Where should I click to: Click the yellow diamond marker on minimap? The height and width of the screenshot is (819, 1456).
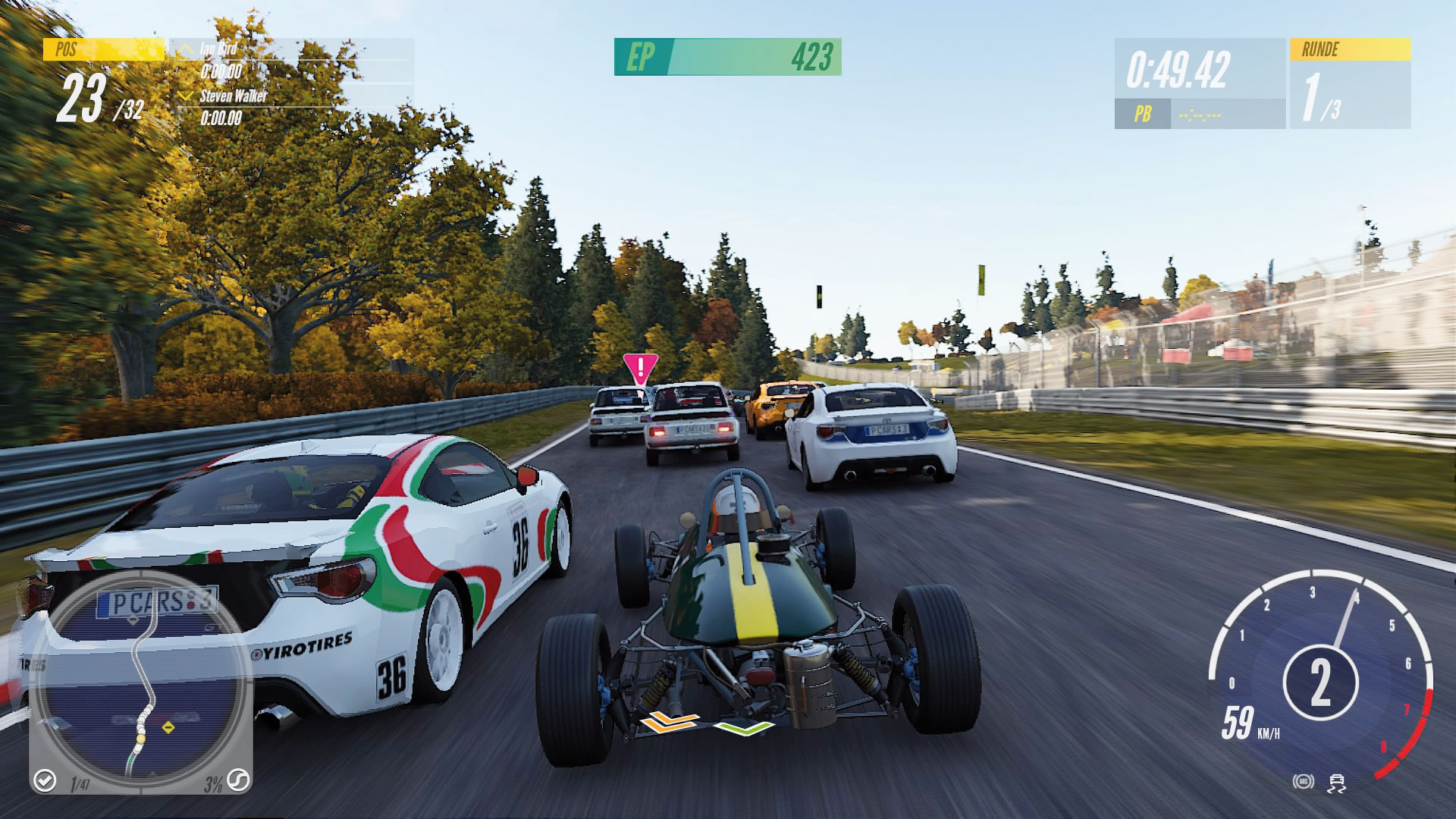[x=168, y=728]
